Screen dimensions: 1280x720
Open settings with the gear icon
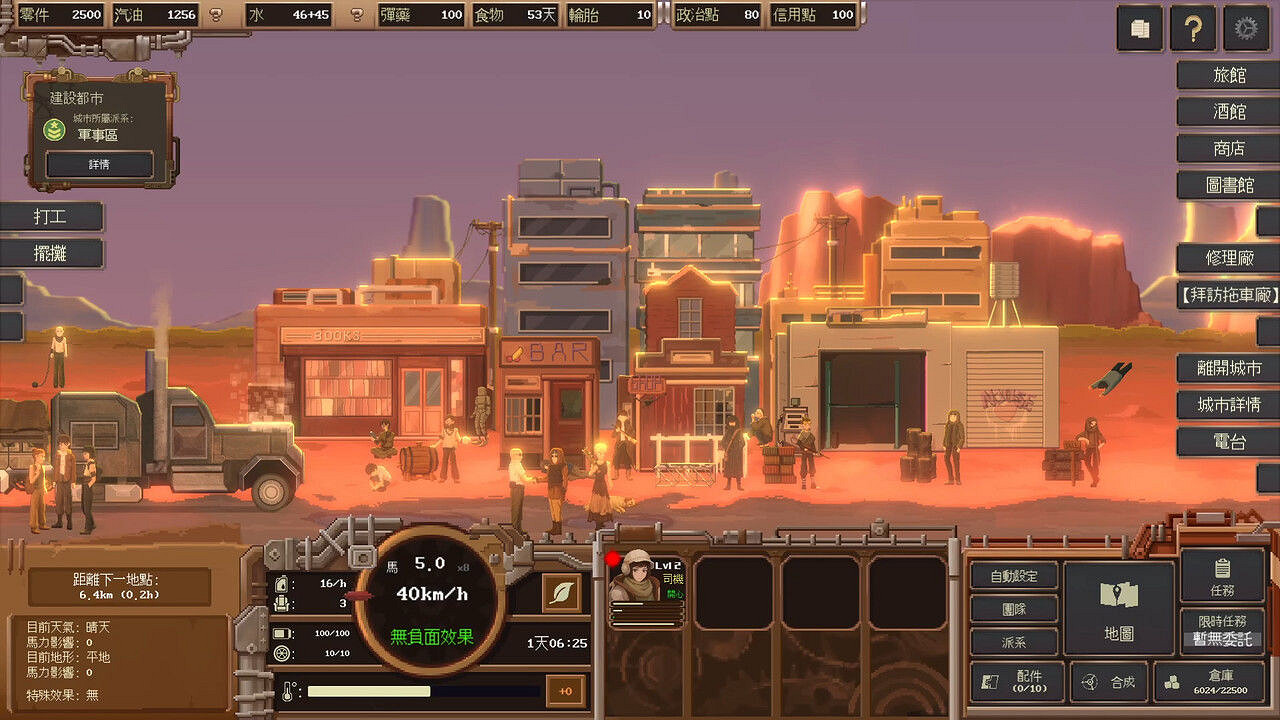point(1245,29)
